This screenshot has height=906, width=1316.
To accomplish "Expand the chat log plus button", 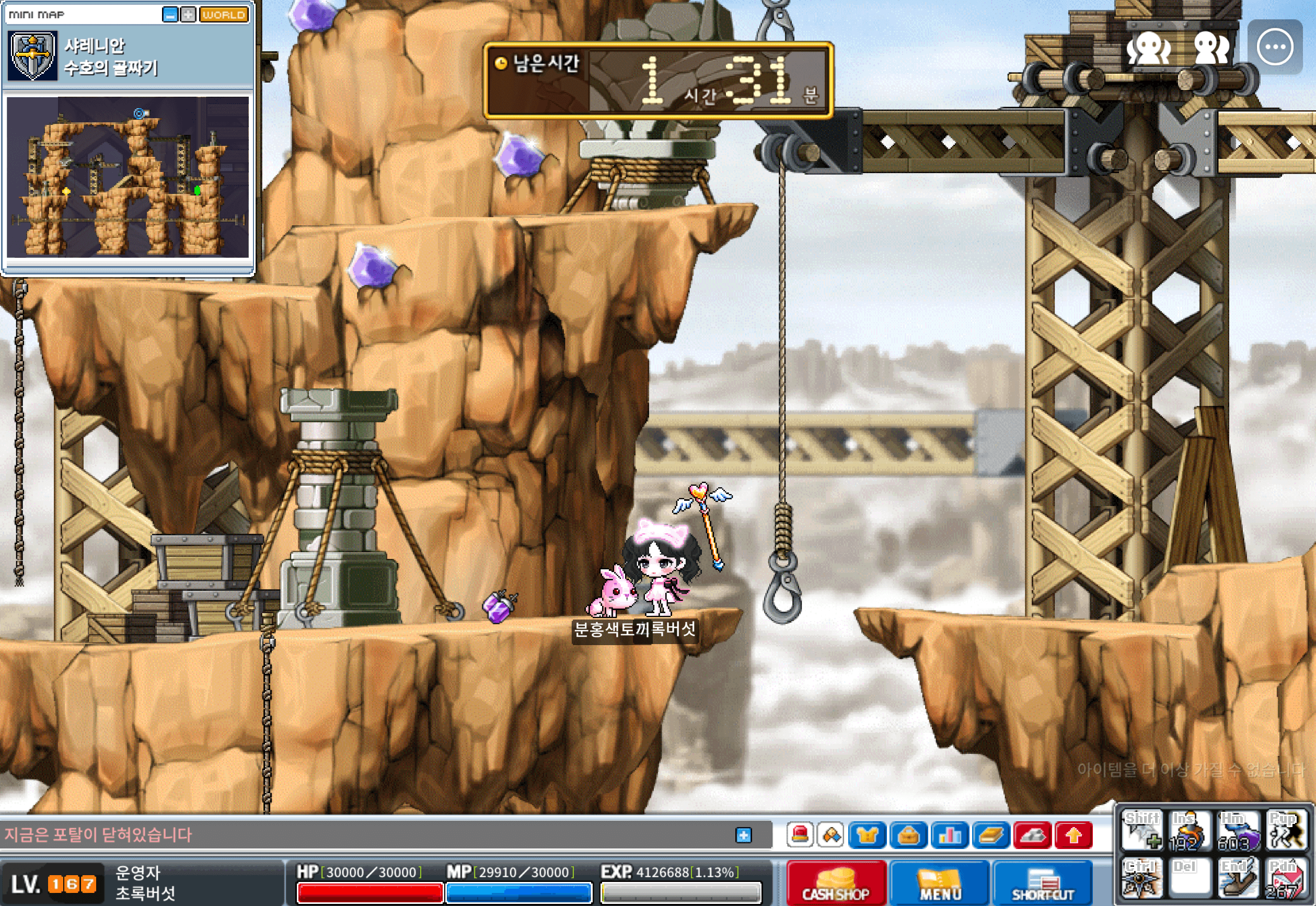I will click(743, 835).
